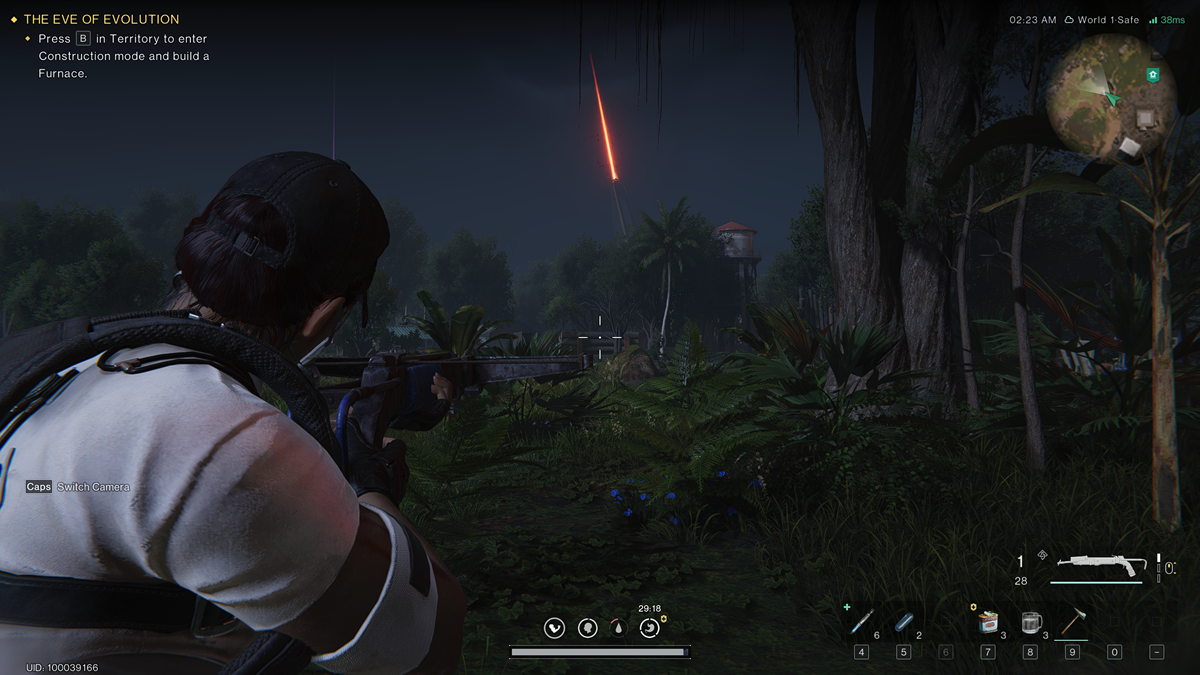Choose the blue capsule hotbar item
1200x675 pixels.
[x=904, y=622]
